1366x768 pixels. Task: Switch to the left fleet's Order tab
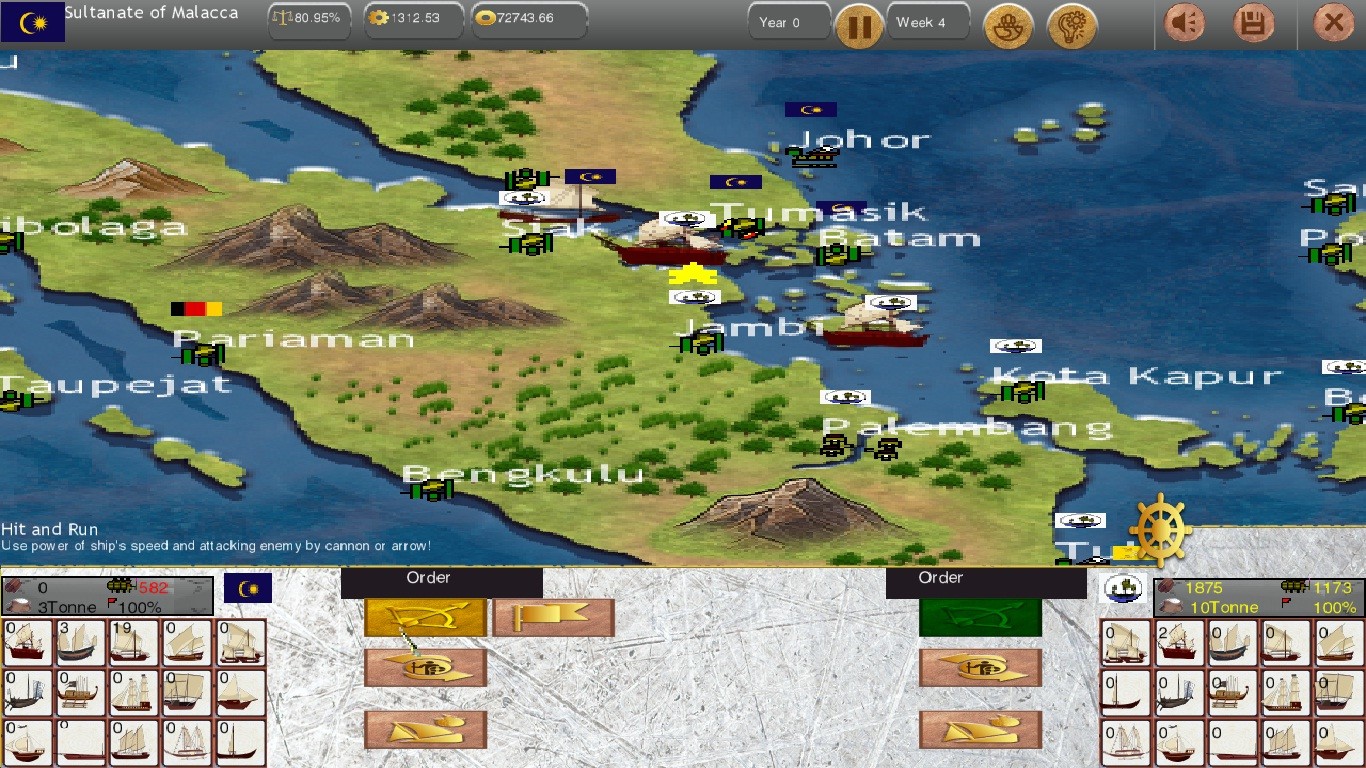click(x=429, y=578)
